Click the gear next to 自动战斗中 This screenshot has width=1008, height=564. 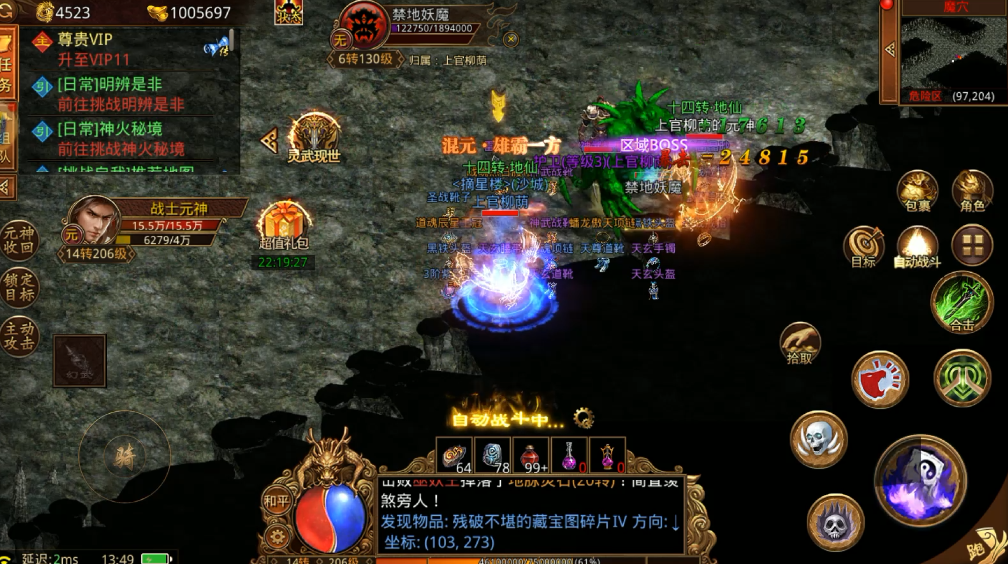[583, 418]
